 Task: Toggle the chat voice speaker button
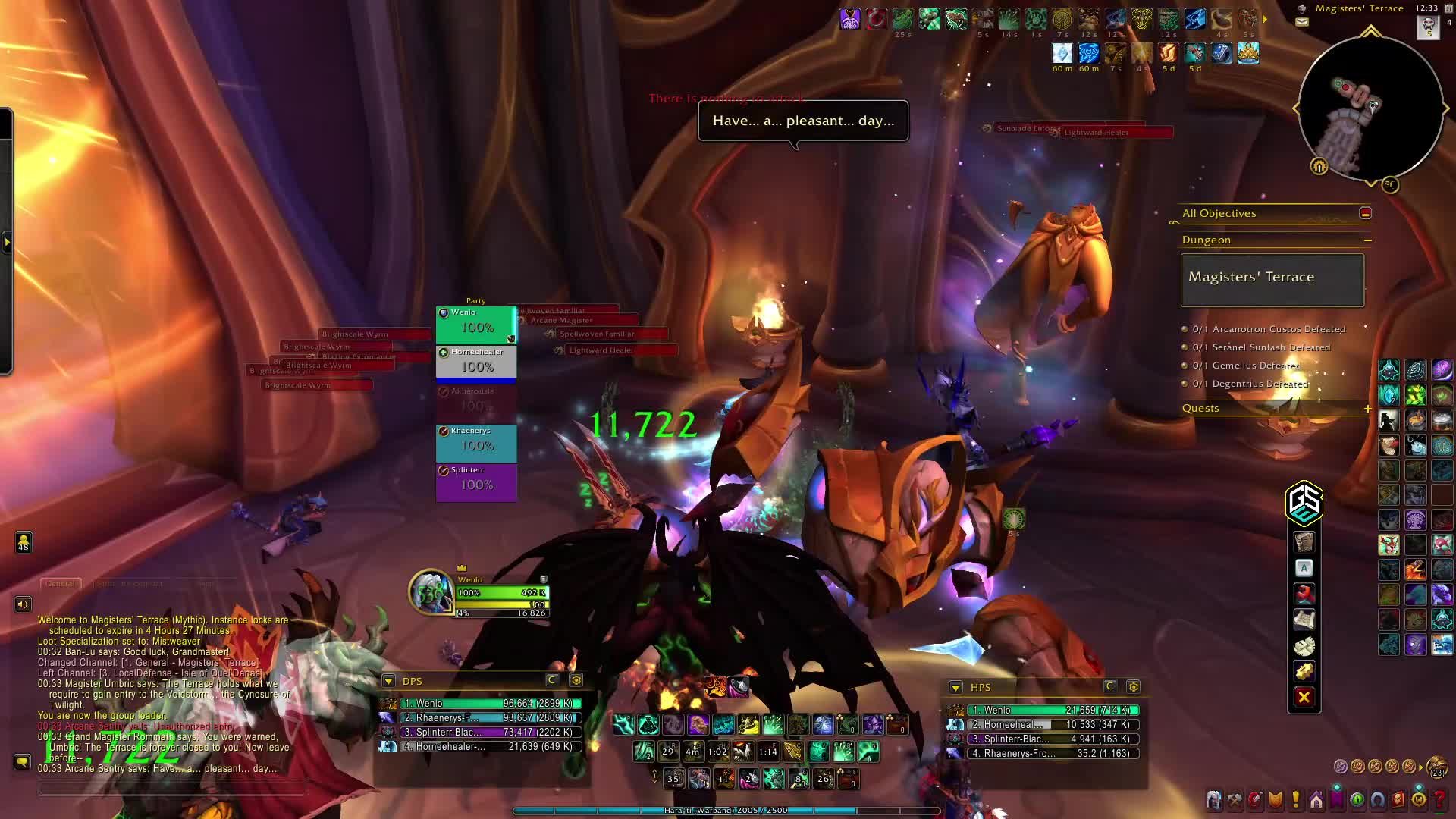(x=23, y=604)
